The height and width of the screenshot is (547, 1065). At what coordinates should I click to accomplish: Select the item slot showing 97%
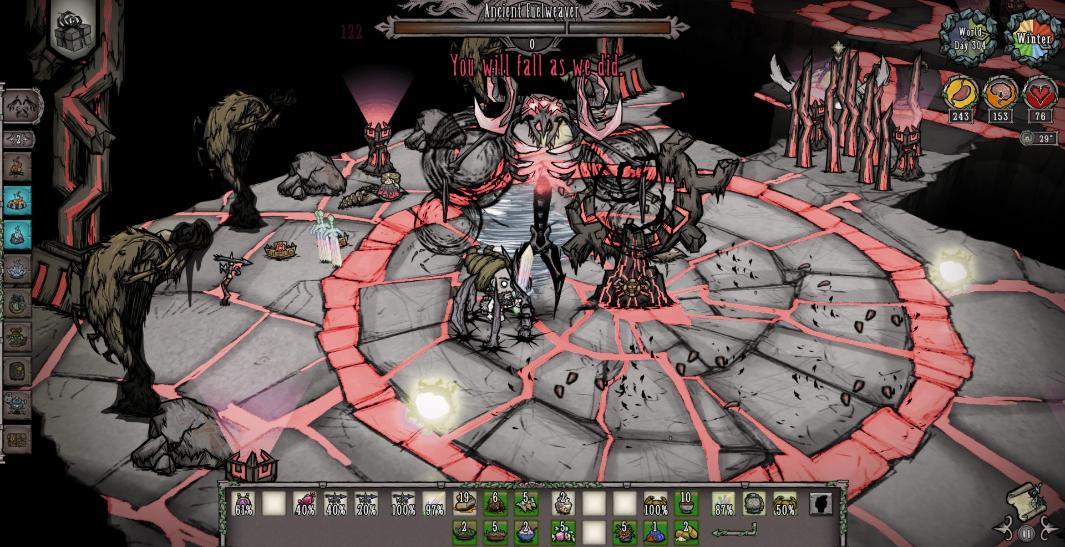tap(433, 503)
